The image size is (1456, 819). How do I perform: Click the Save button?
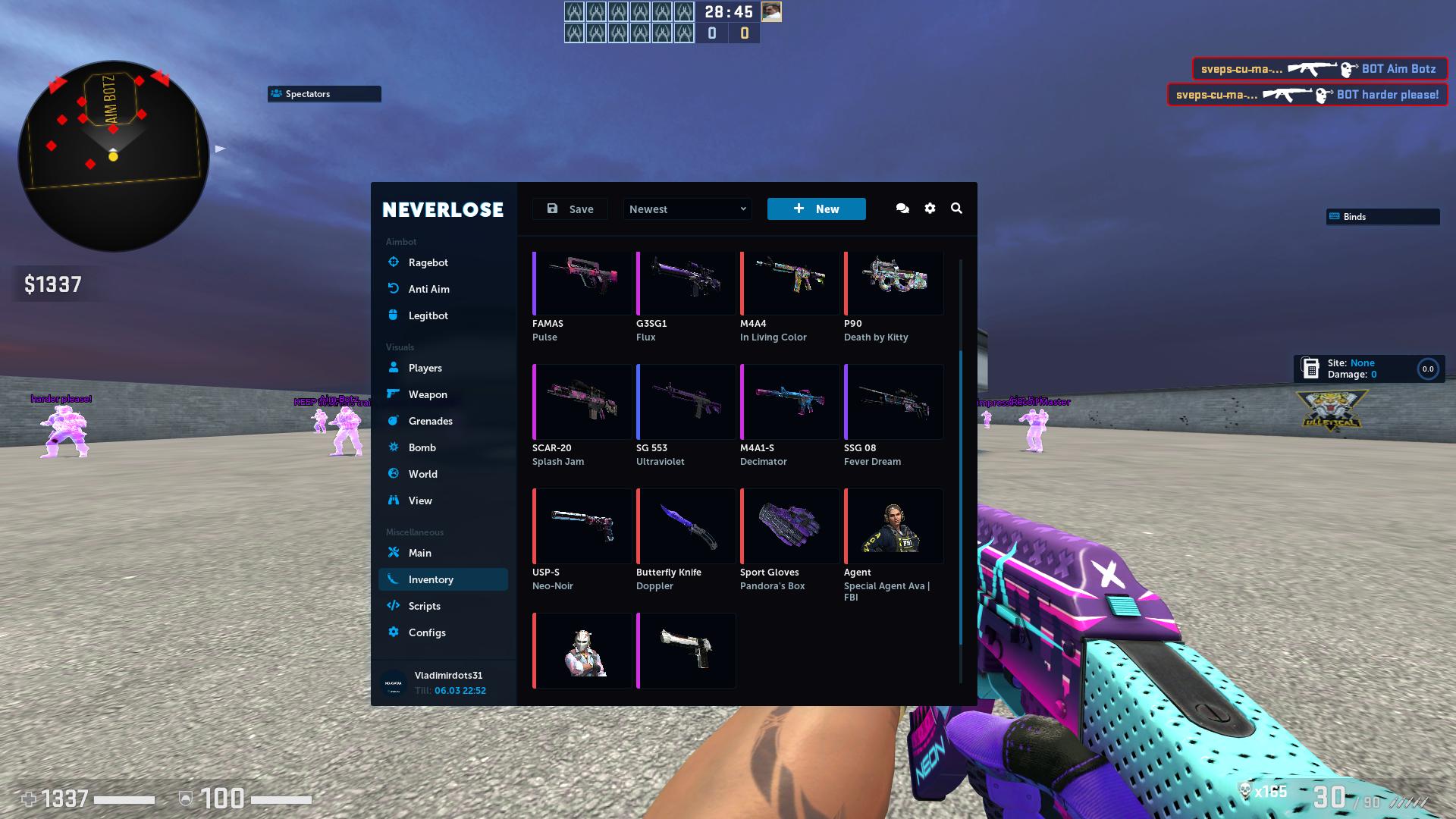(570, 209)
